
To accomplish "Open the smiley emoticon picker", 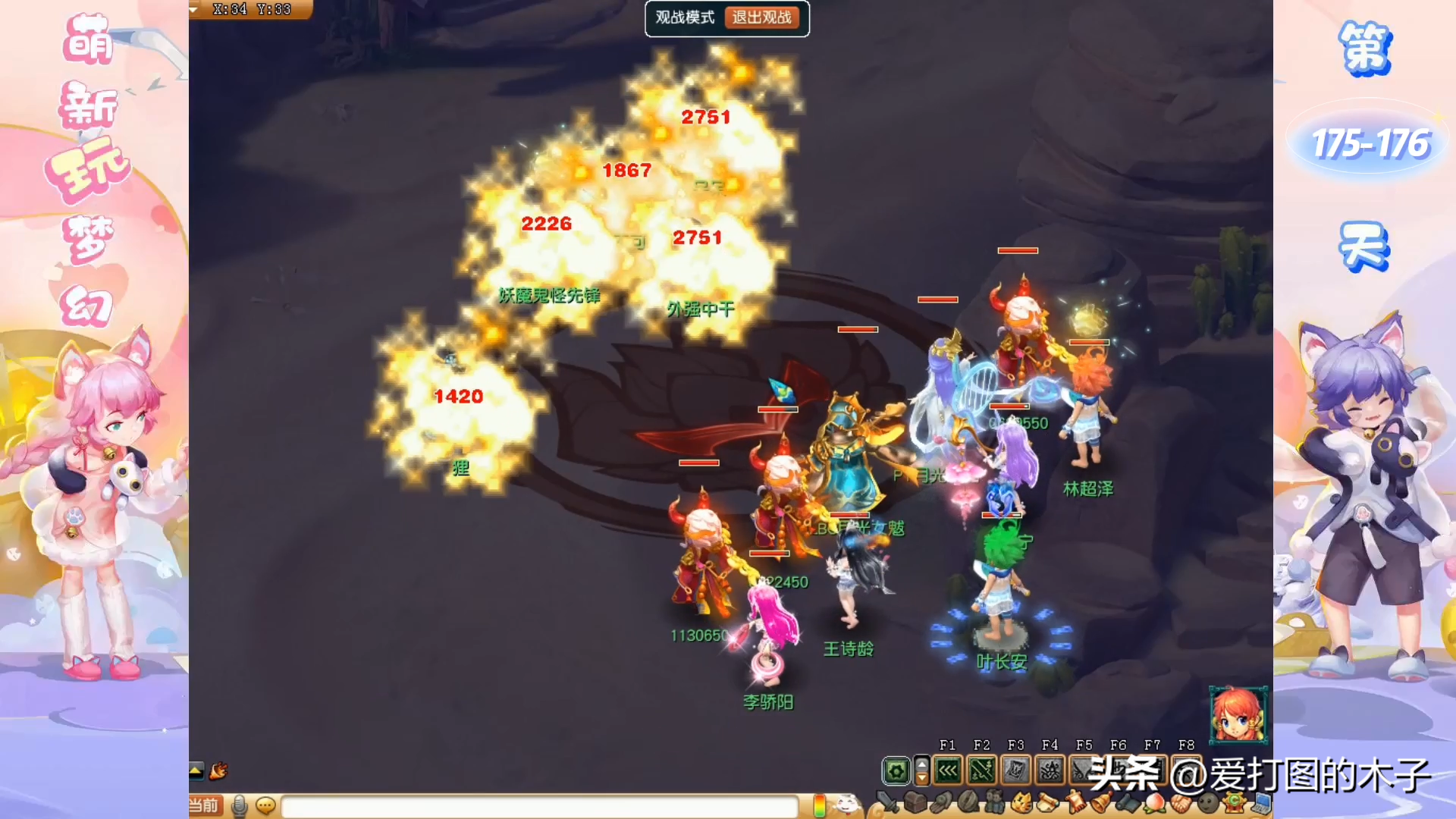I will tap(847, 804).
